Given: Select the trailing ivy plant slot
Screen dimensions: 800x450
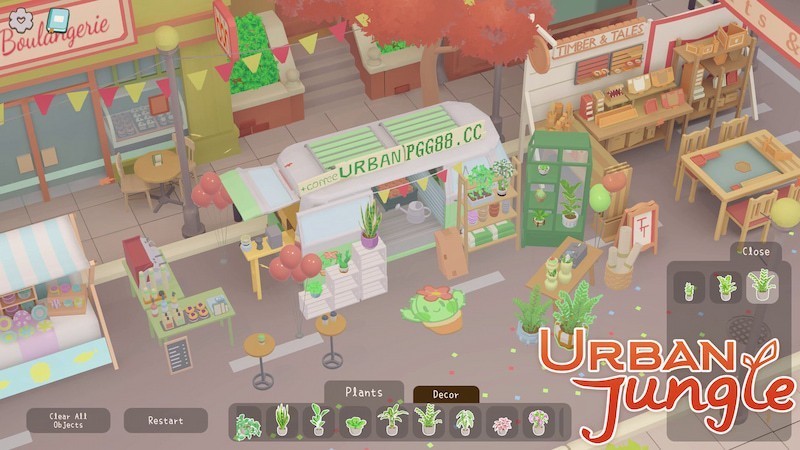Looking at the screenshot, I should [x=247, y=422].
